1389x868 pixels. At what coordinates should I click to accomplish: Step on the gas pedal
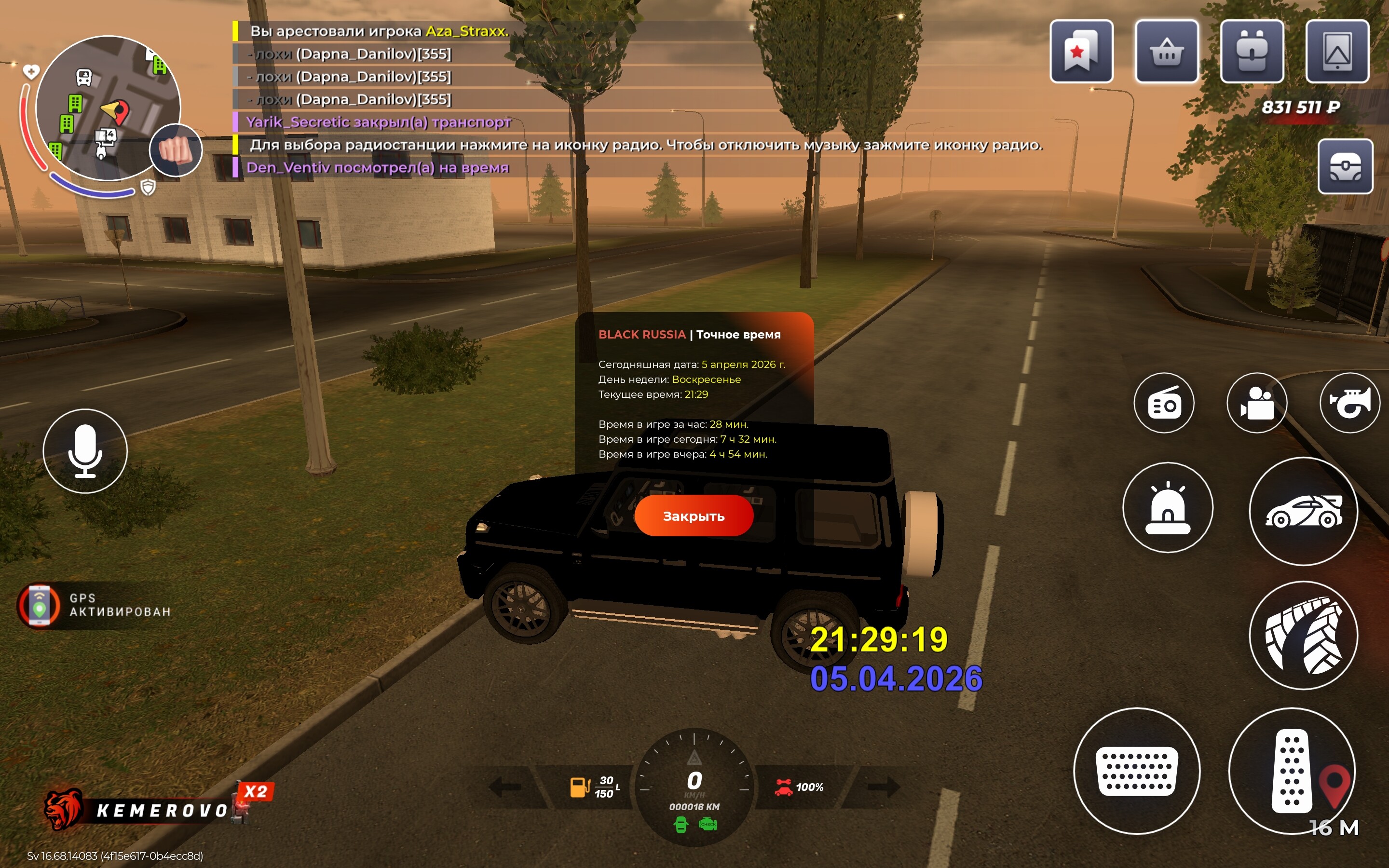coord(1292,771)
